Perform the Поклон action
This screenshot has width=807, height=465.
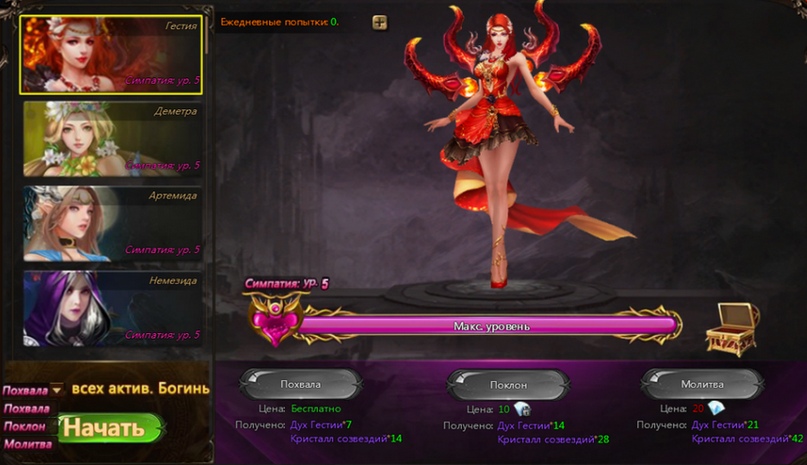(508, 384)
